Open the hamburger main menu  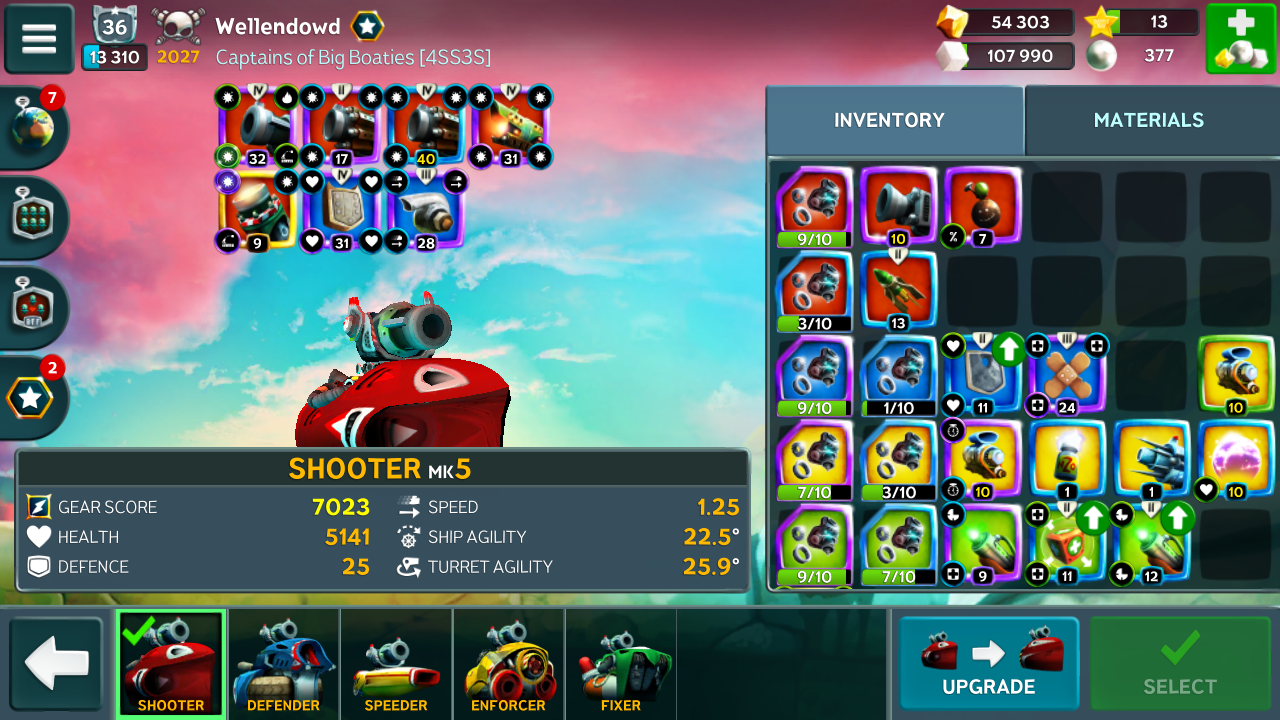(x=39, y=39)
